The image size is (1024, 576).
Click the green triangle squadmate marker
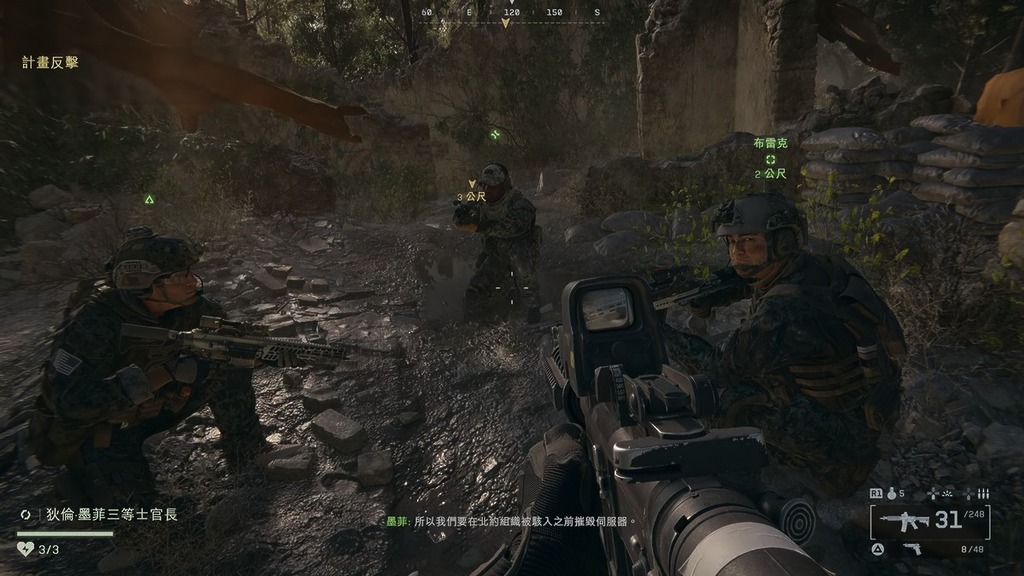(x=149, y=199)
